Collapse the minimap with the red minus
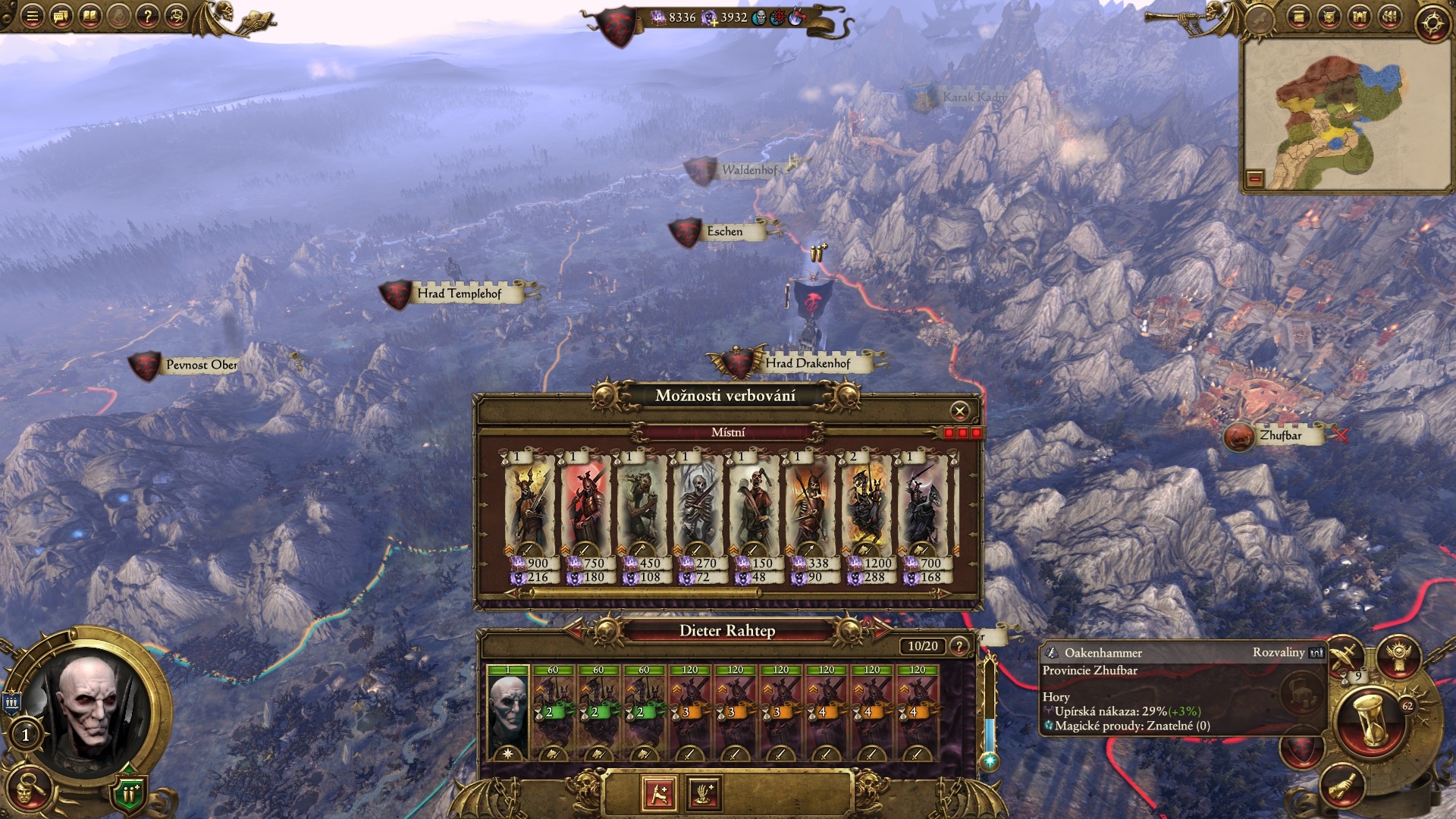 coord(1256,180)
